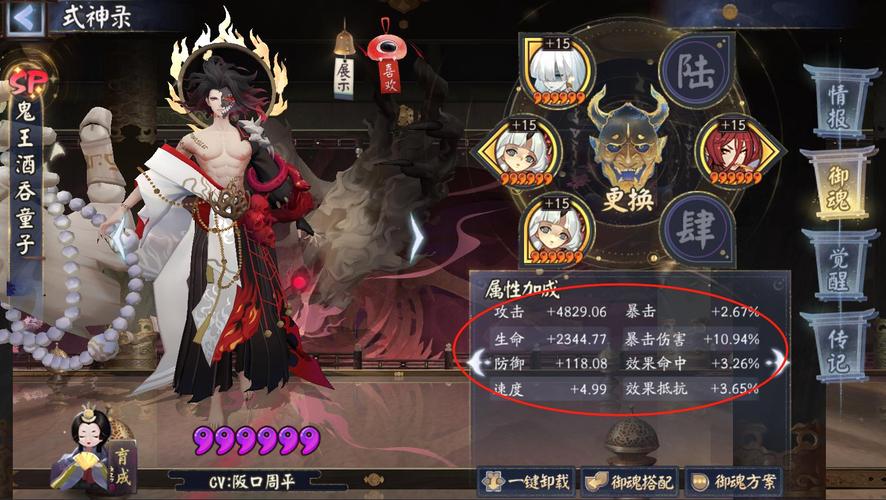Go back using the top-left arrow

point(24,18)
